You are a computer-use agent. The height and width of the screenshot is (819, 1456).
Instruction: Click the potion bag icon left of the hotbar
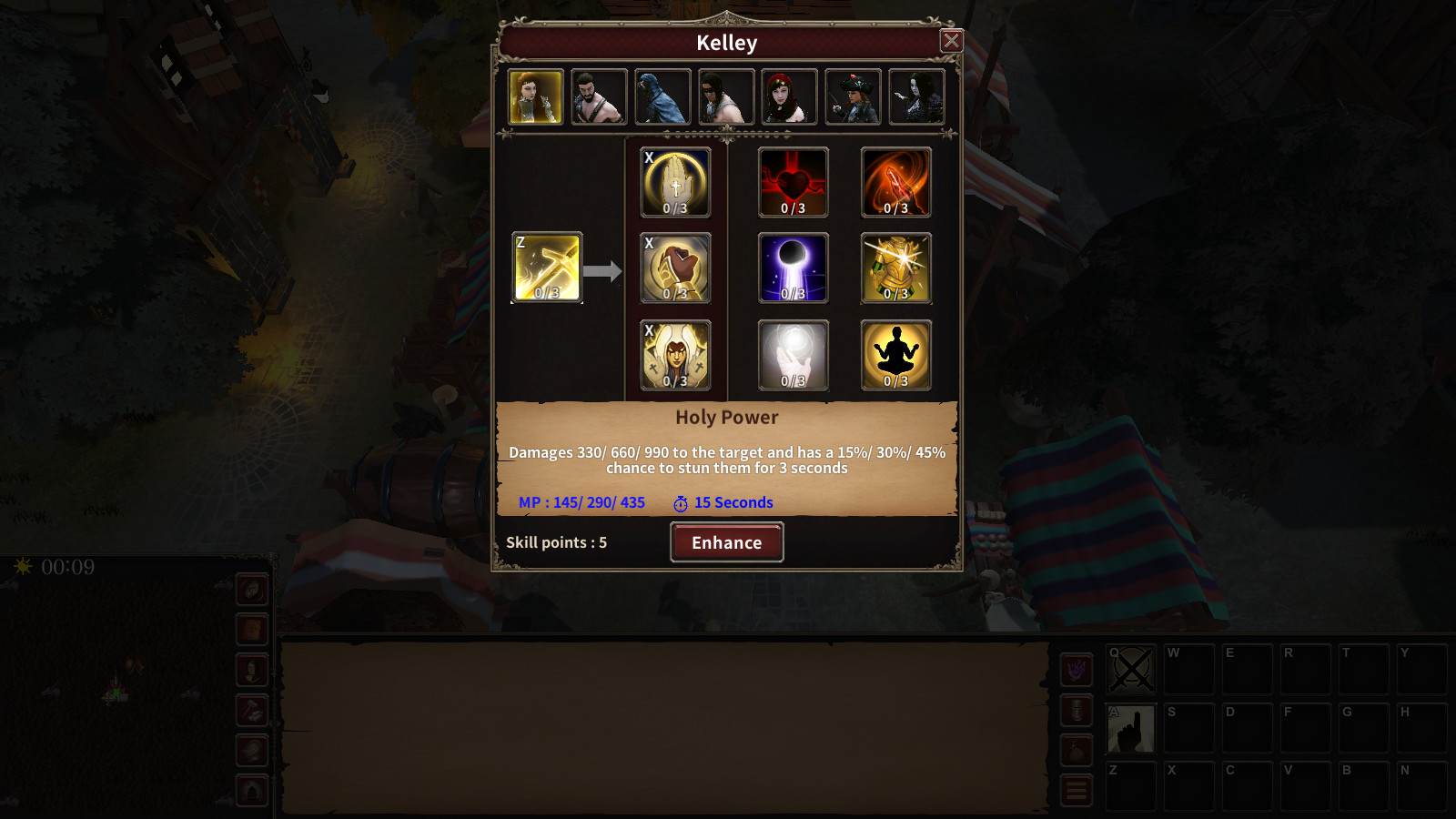[x=1077, y=751]
